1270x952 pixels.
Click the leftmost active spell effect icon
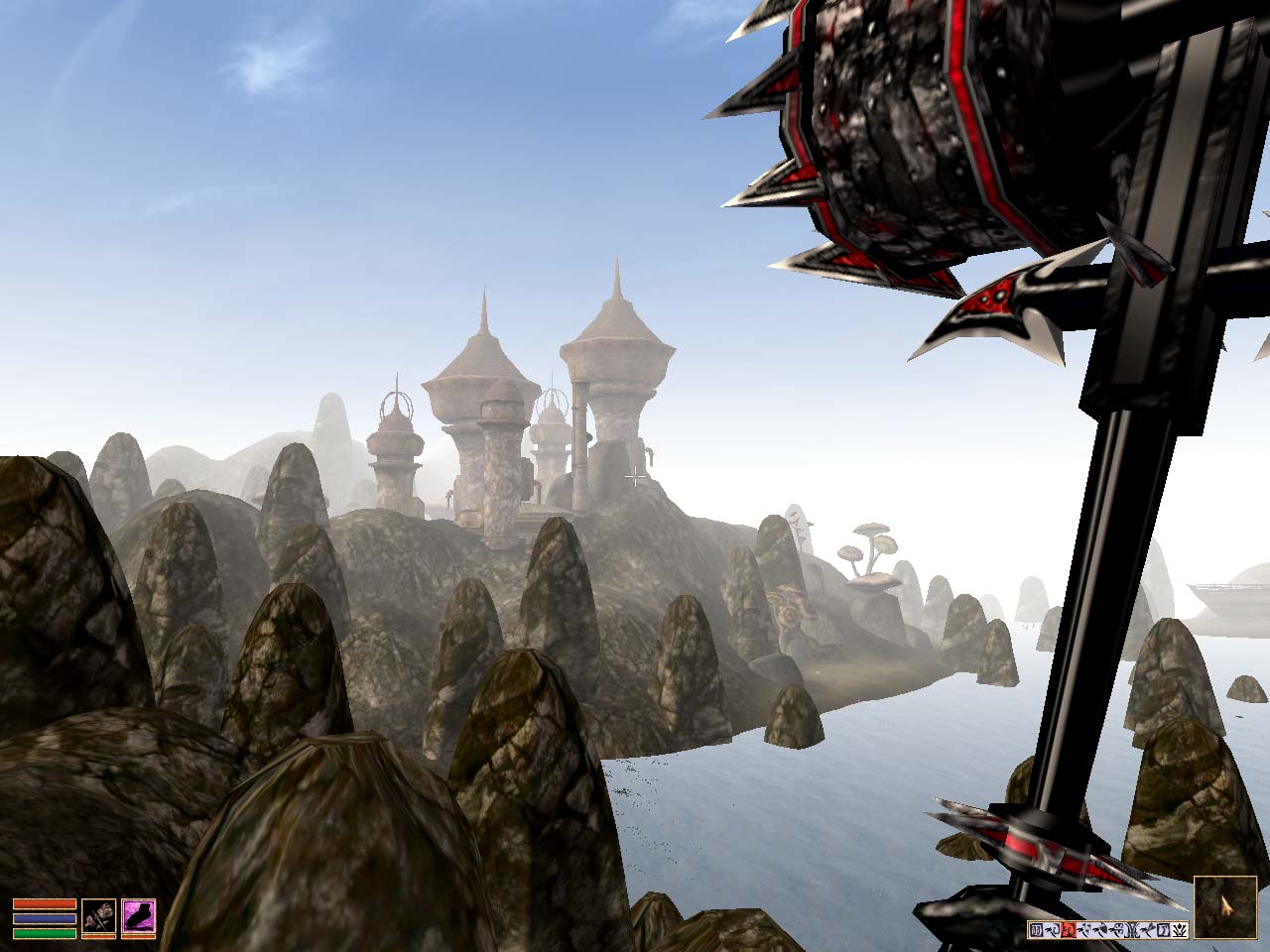pos(1037,930)
